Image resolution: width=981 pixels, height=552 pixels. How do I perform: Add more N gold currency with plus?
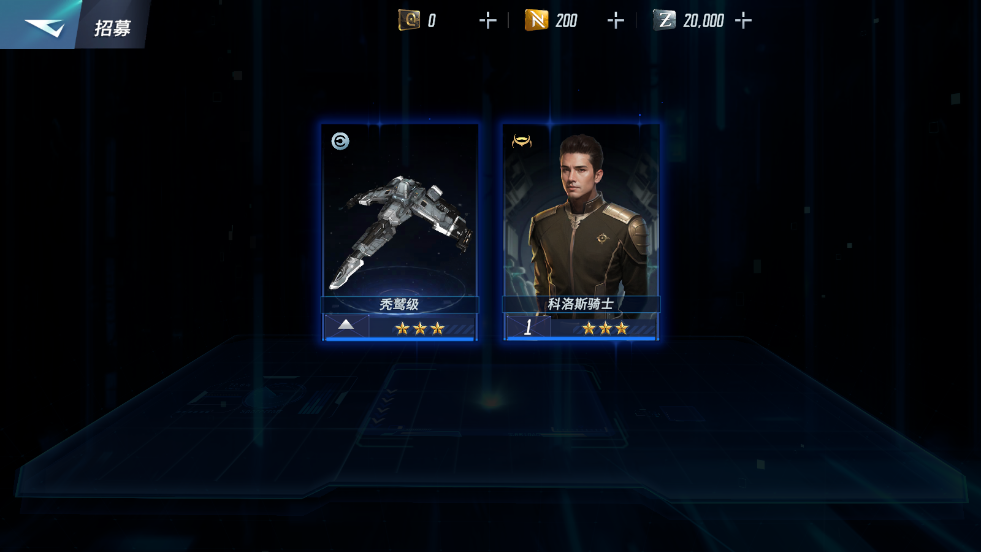tap(616, 20)
